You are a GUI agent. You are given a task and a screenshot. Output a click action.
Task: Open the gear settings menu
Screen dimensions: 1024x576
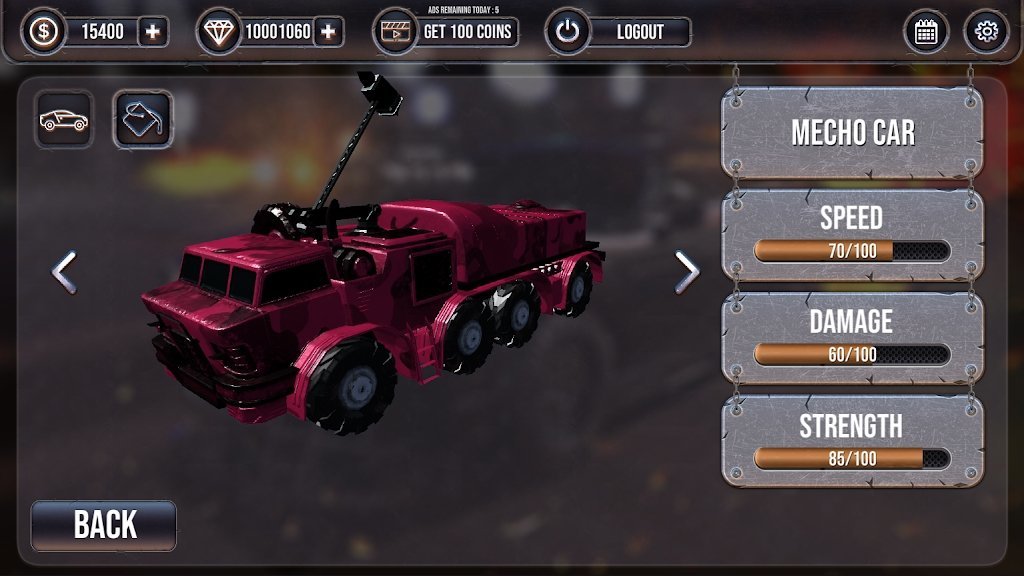point(986,32)
